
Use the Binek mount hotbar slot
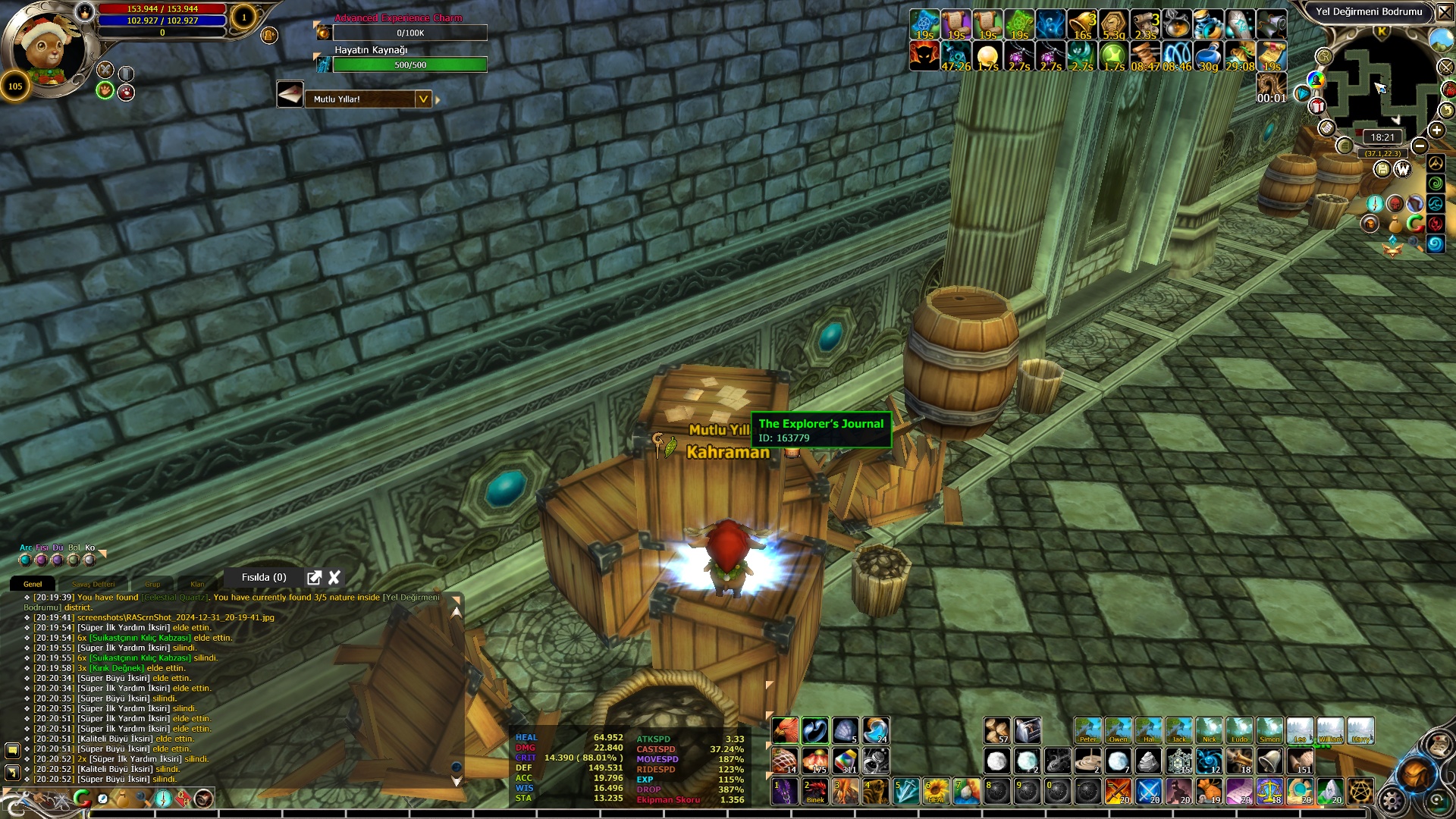point(815,792)
